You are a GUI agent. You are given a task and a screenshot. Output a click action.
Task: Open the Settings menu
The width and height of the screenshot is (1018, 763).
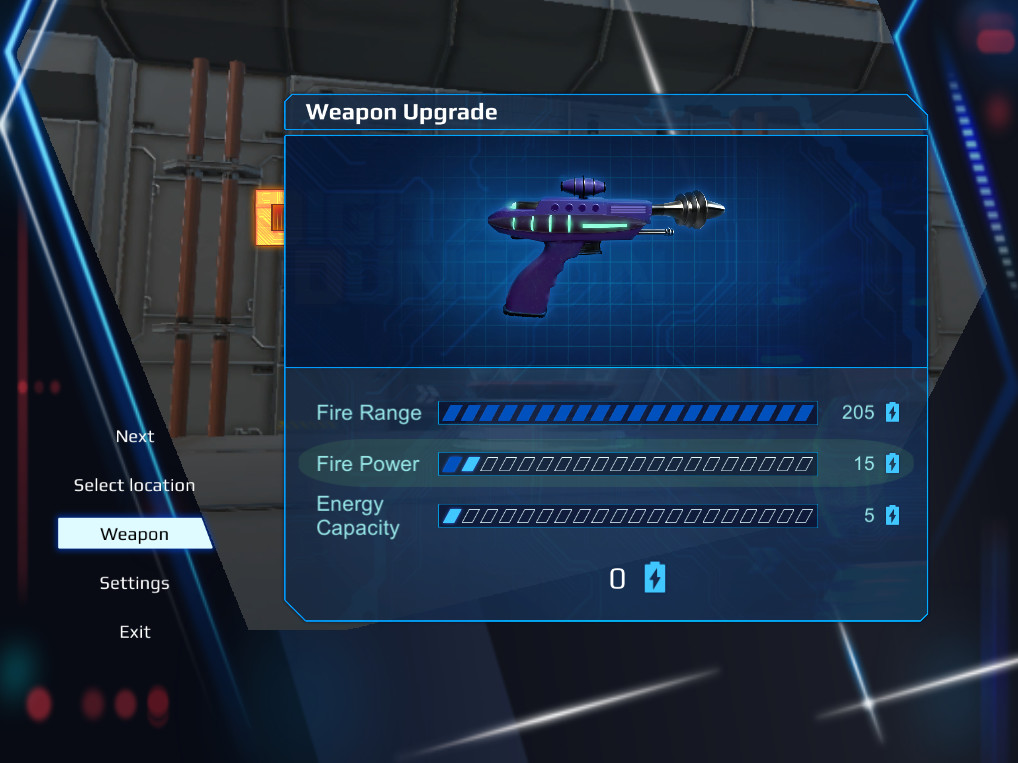tap(134, 583)
